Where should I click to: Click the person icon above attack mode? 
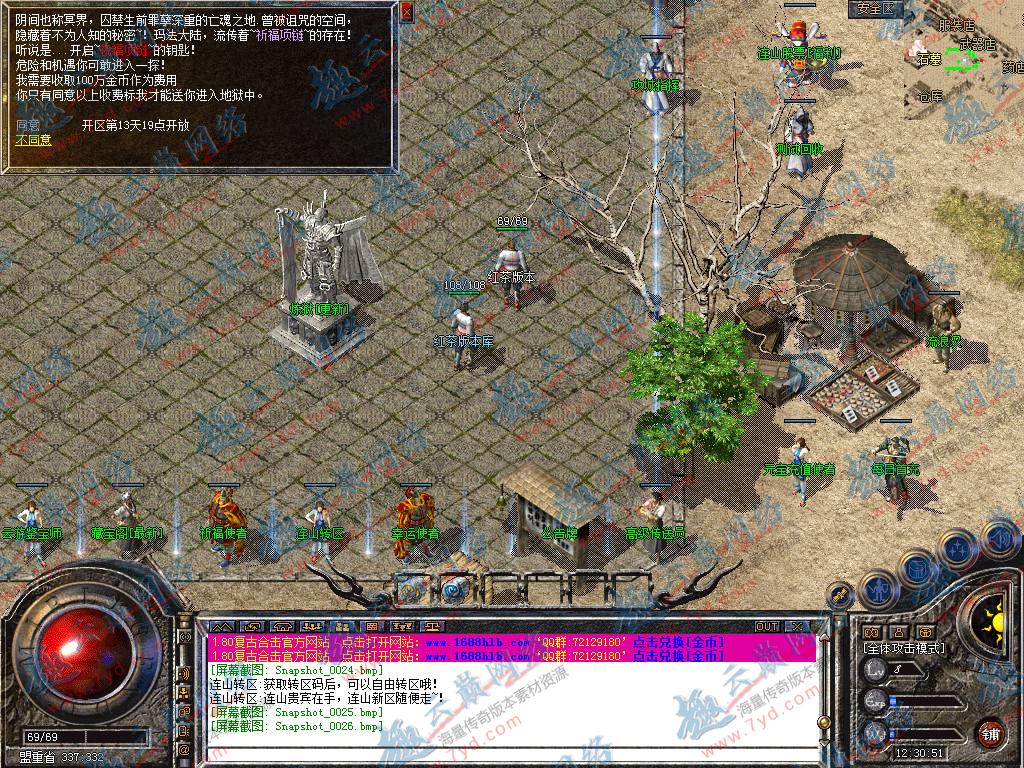pos(897,632)
